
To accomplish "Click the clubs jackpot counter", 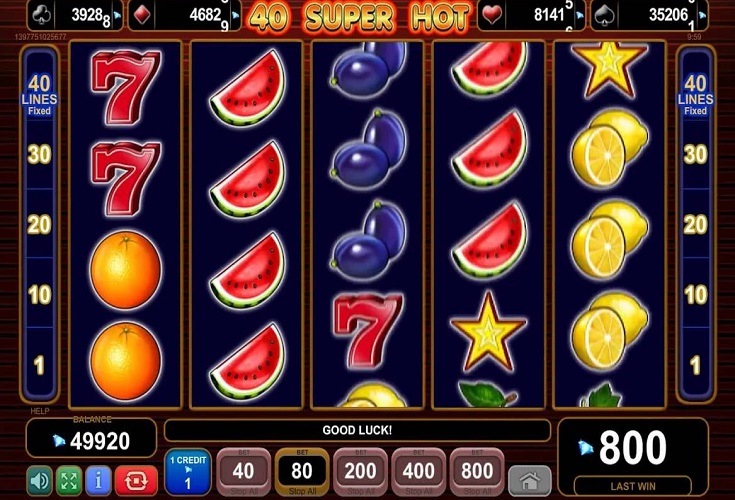I will 71,16.
